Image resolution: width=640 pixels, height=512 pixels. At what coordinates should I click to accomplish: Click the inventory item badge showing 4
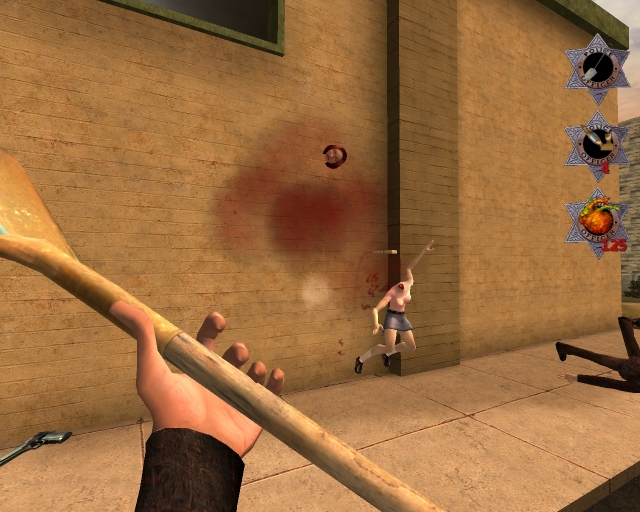(x=596, y=144)
